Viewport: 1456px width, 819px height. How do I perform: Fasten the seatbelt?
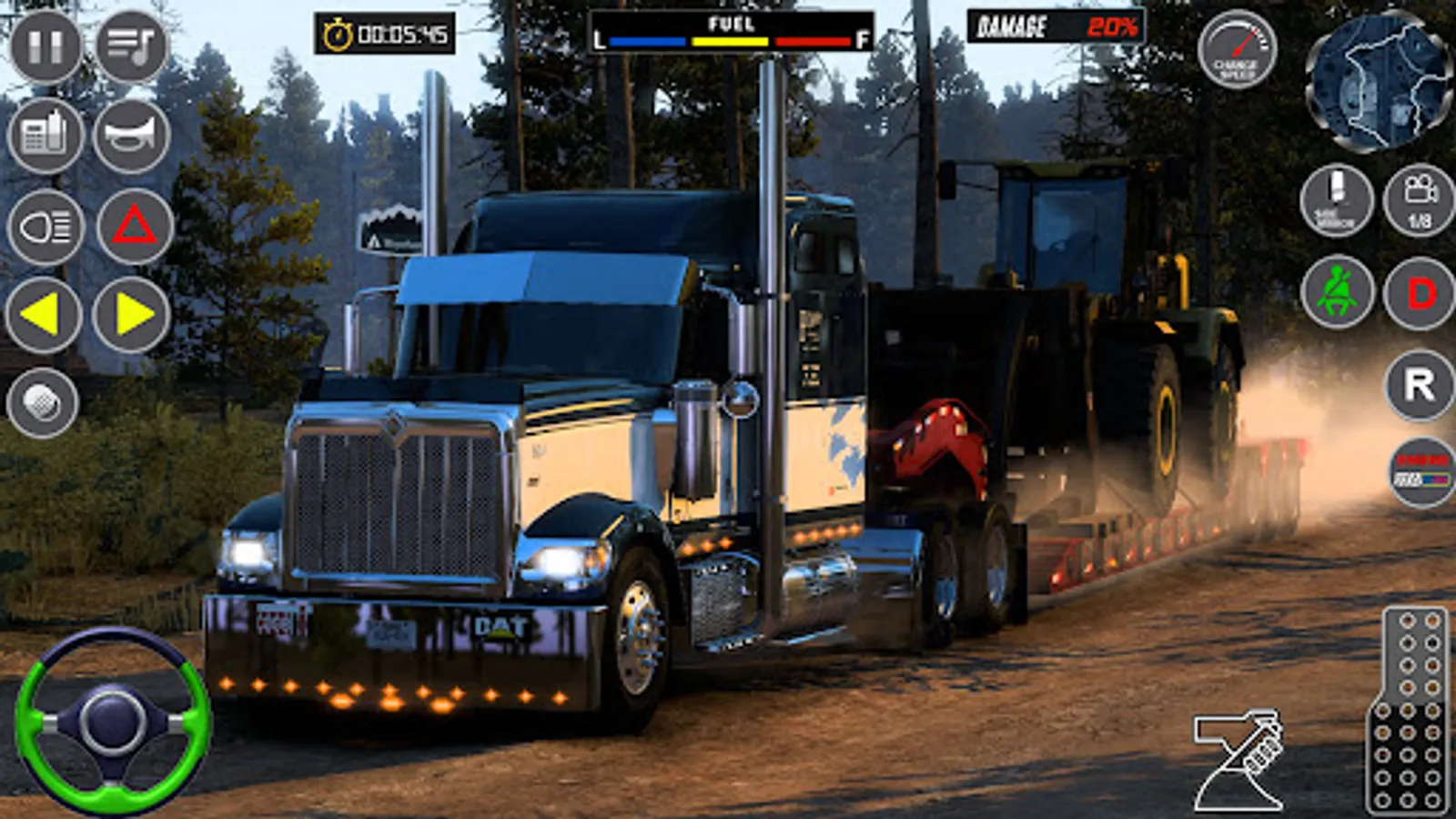1337,292
